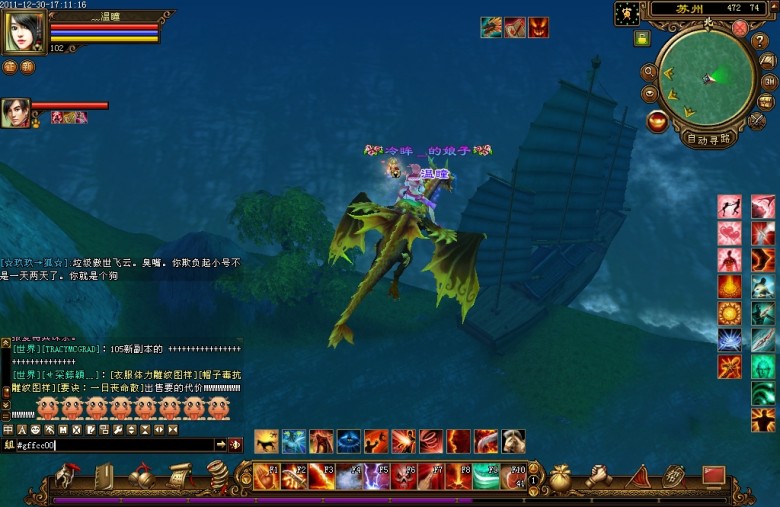This screenshot has height=507, width=780.
Task: Click the gold ingot shop icon
Action: (657, 121)
